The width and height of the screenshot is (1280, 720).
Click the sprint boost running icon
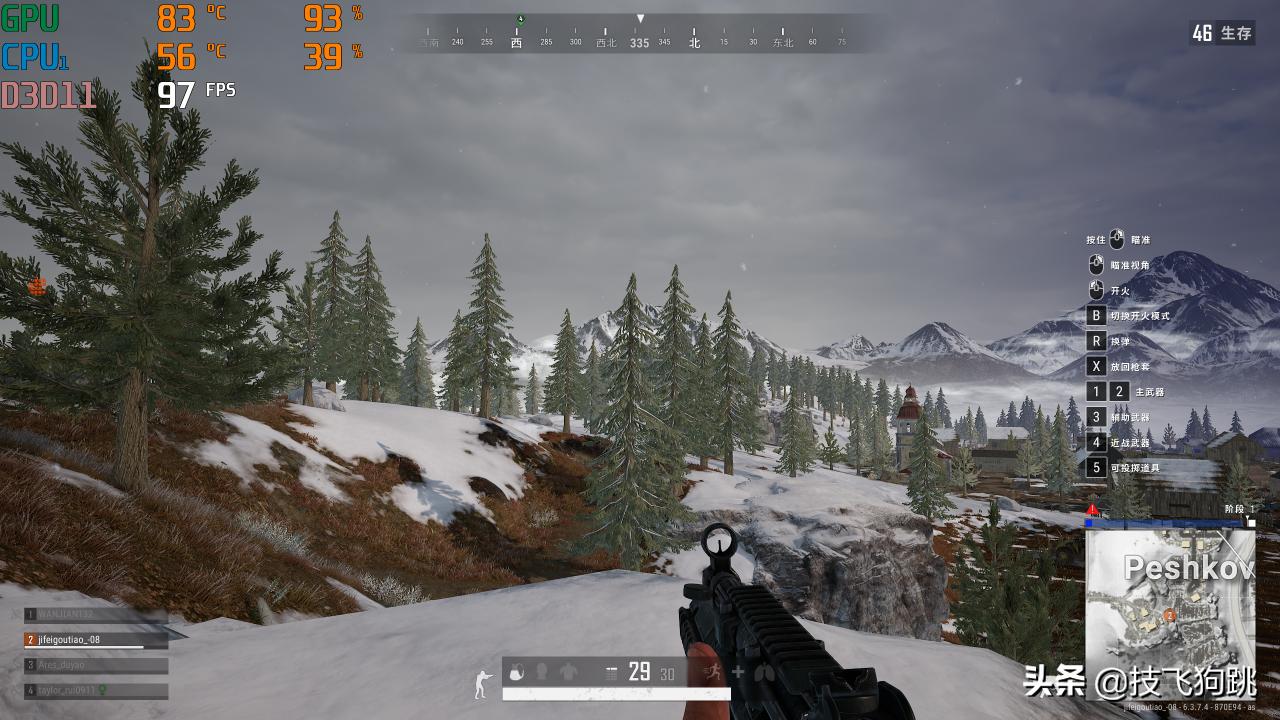tap(712, 672)
